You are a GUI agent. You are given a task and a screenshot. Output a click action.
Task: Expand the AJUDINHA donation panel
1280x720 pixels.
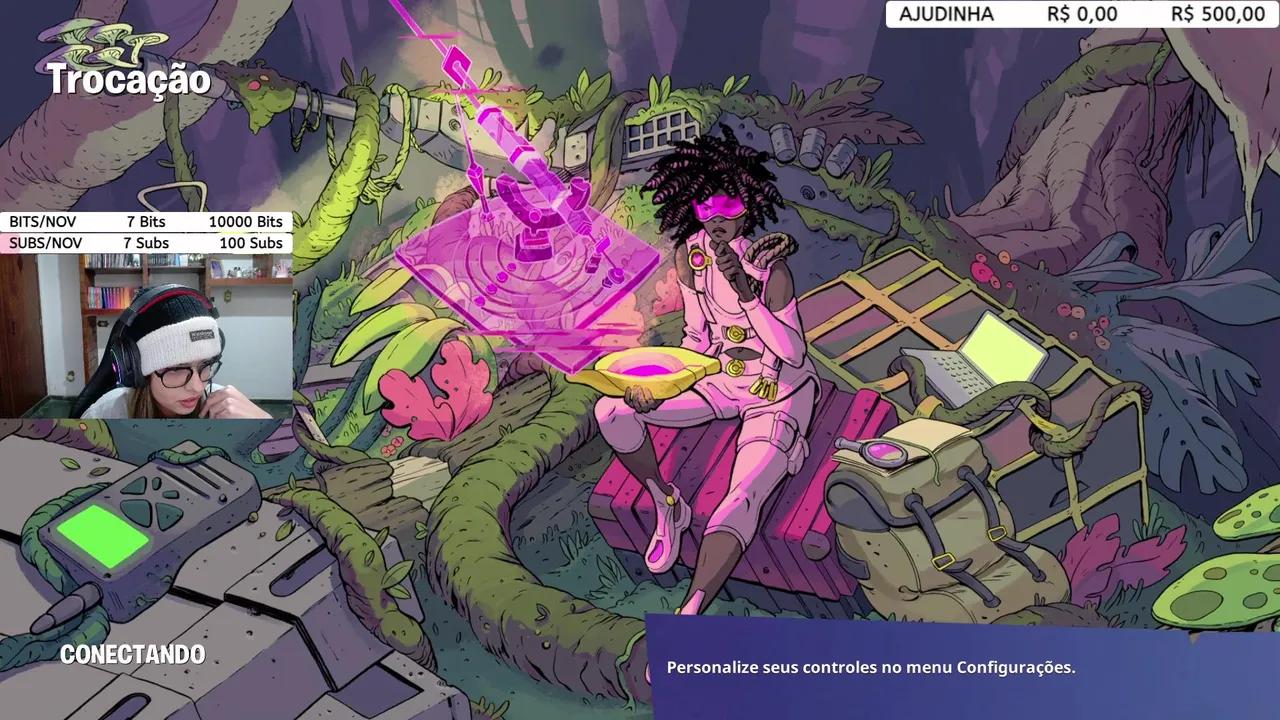coord(1080,15)
